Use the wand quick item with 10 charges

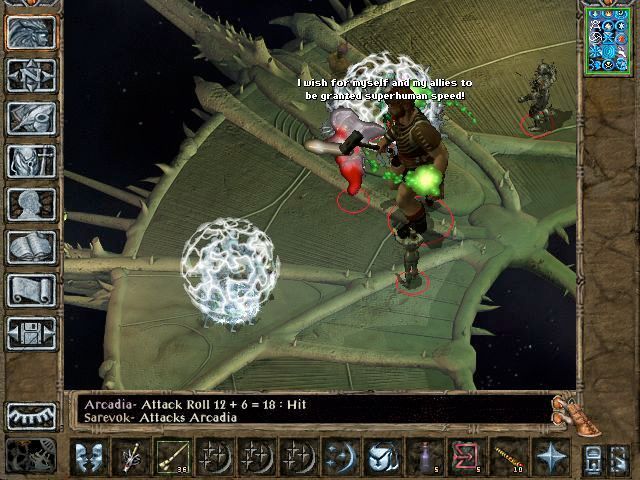509,457
